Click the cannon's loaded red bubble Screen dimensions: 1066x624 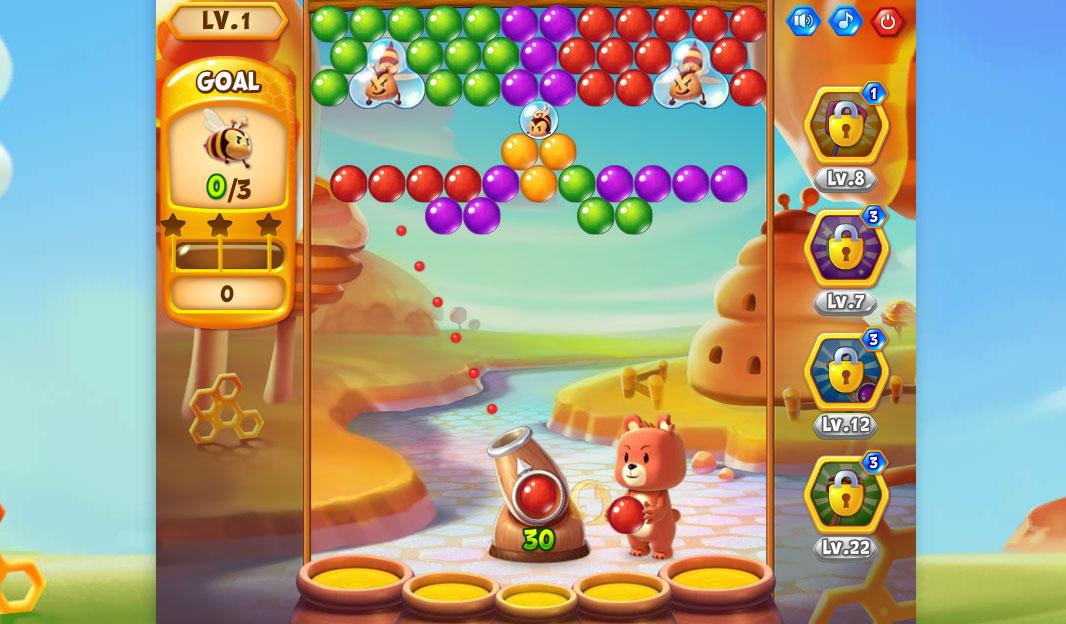[x=537, y=495]
